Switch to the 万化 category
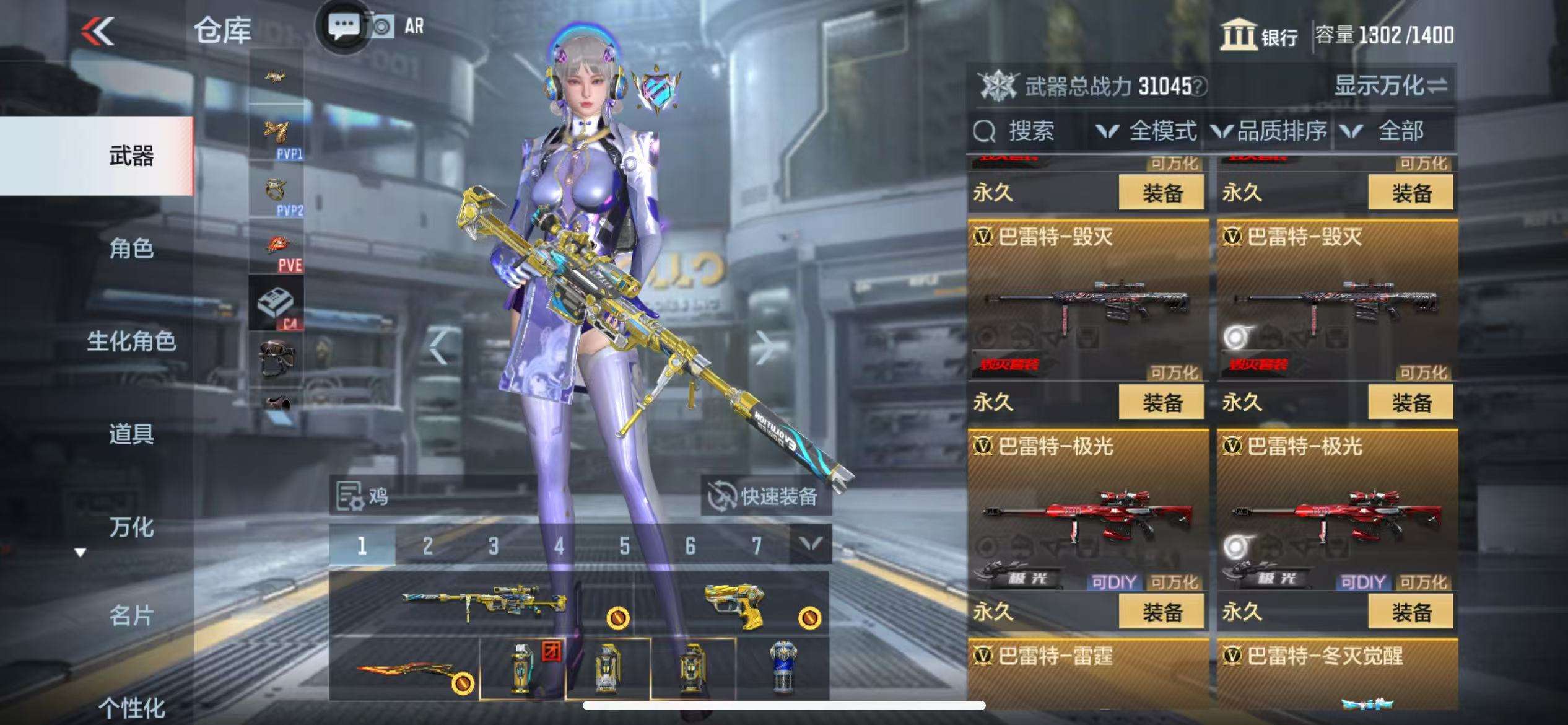1568x725 pixels. 131,527
